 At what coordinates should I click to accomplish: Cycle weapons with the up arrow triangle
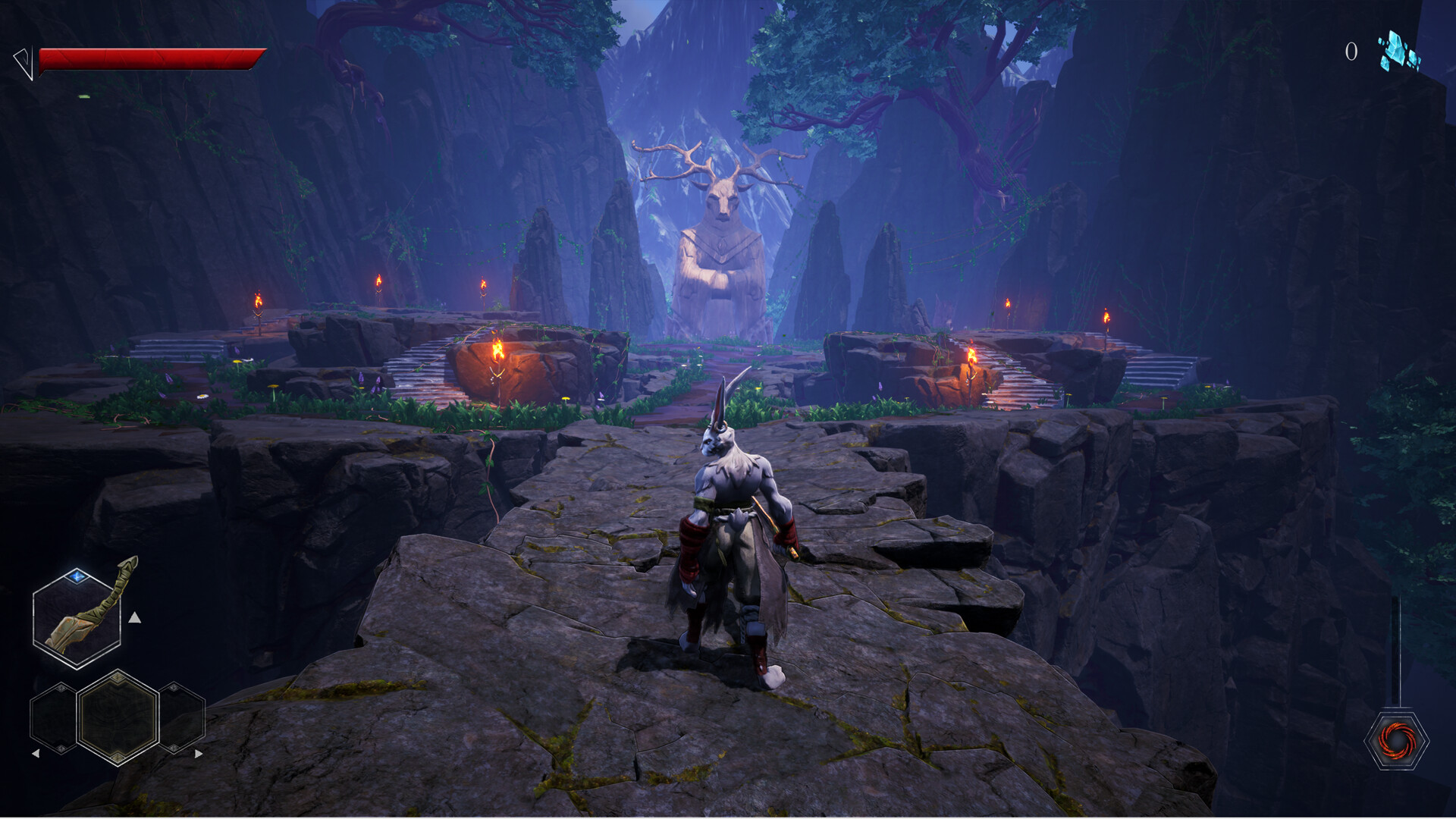point(135,618)
